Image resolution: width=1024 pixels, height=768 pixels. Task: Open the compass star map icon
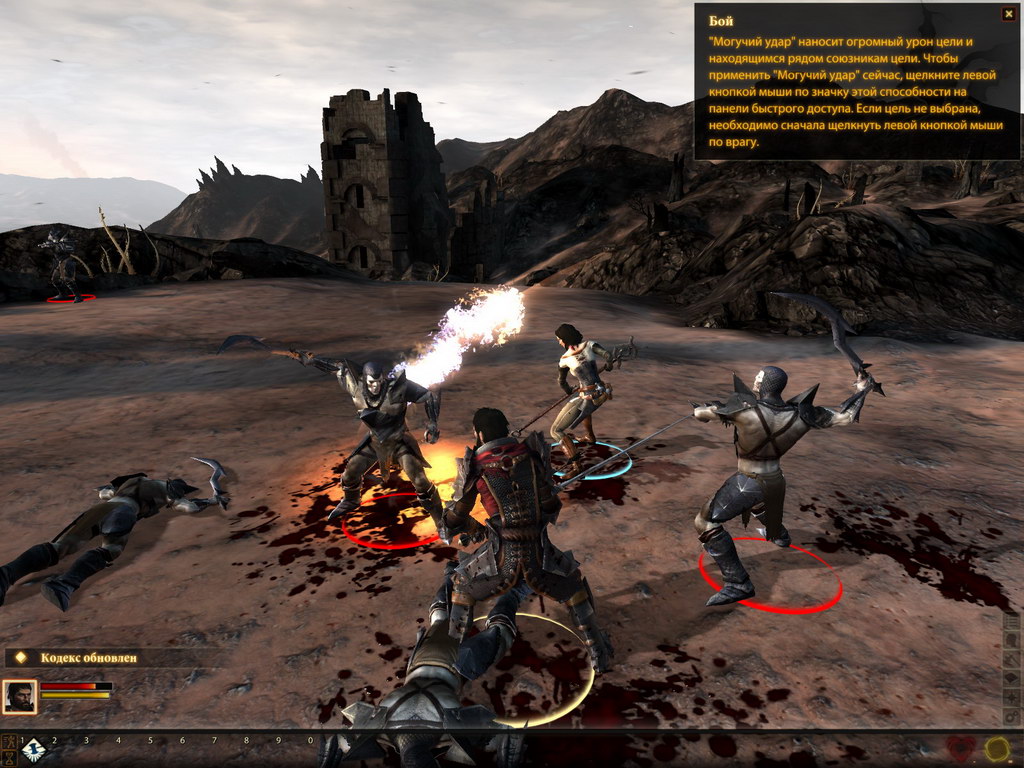coord(1011,698)
